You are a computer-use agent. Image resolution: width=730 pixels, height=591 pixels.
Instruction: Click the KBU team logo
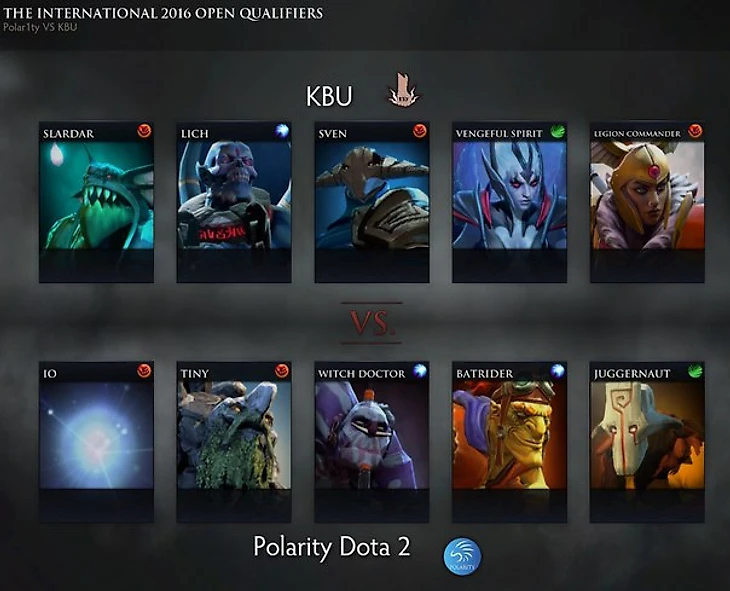pyautogui.click(x=404, y=94)
